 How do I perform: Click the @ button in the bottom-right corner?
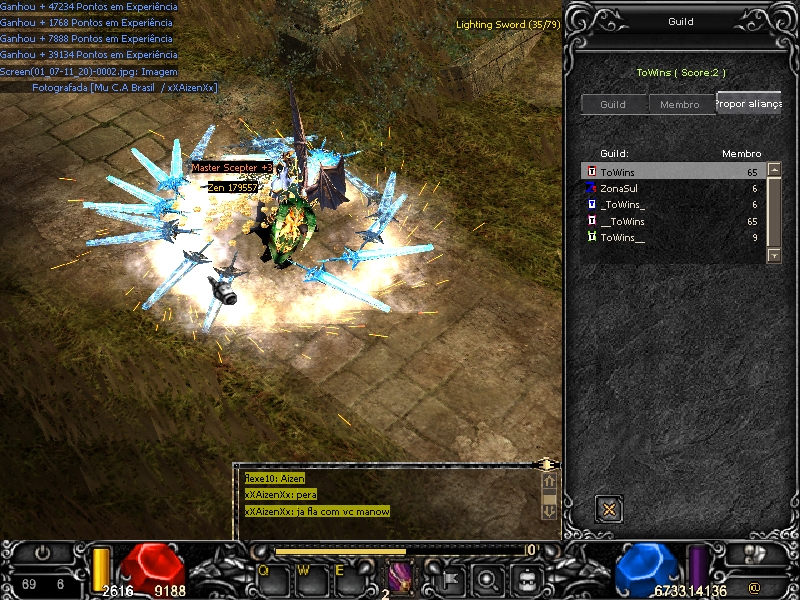pos(754,586)
